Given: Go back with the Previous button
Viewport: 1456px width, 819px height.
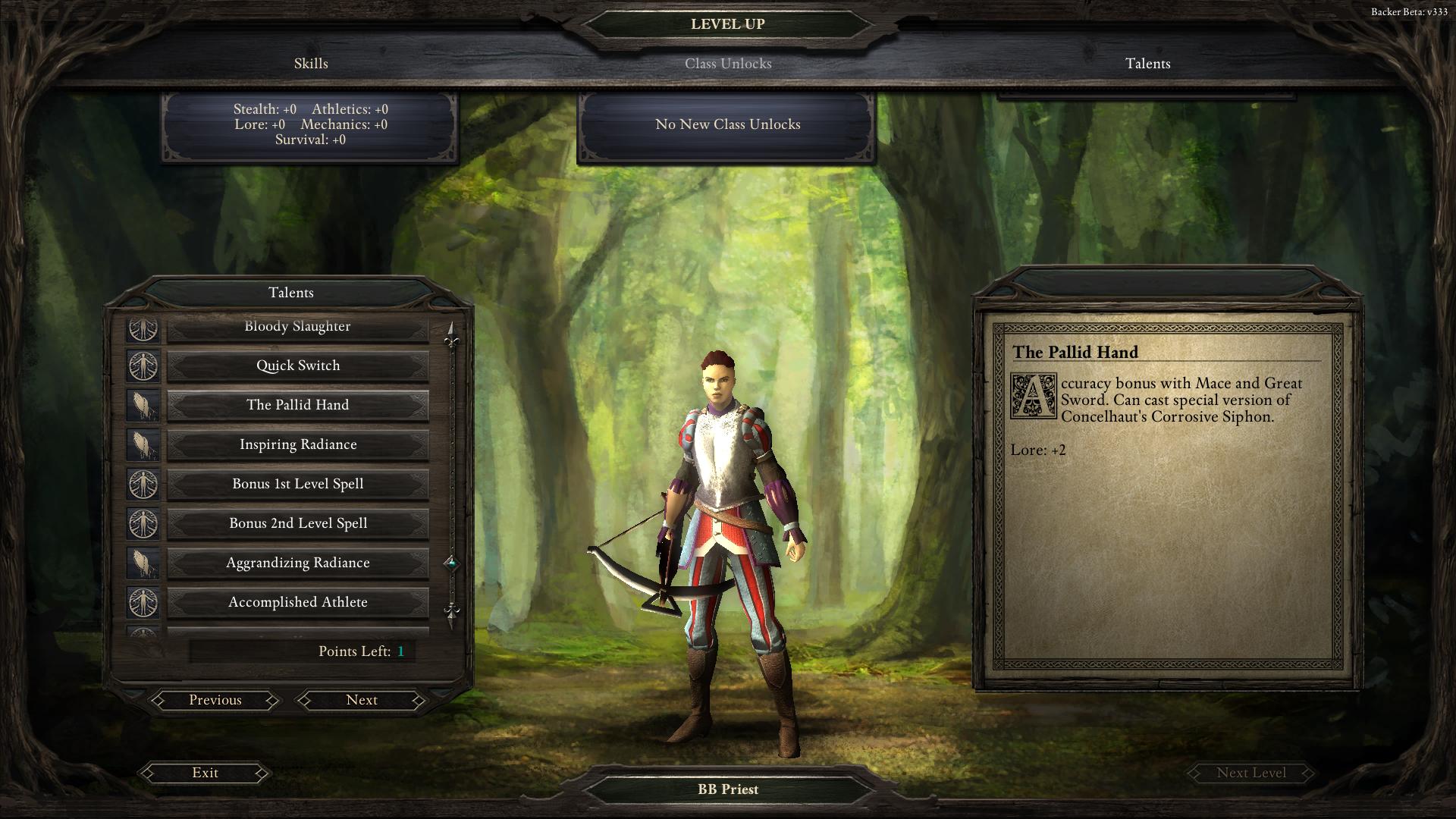Looking at the screenshot, I should (x=215, y=700).
